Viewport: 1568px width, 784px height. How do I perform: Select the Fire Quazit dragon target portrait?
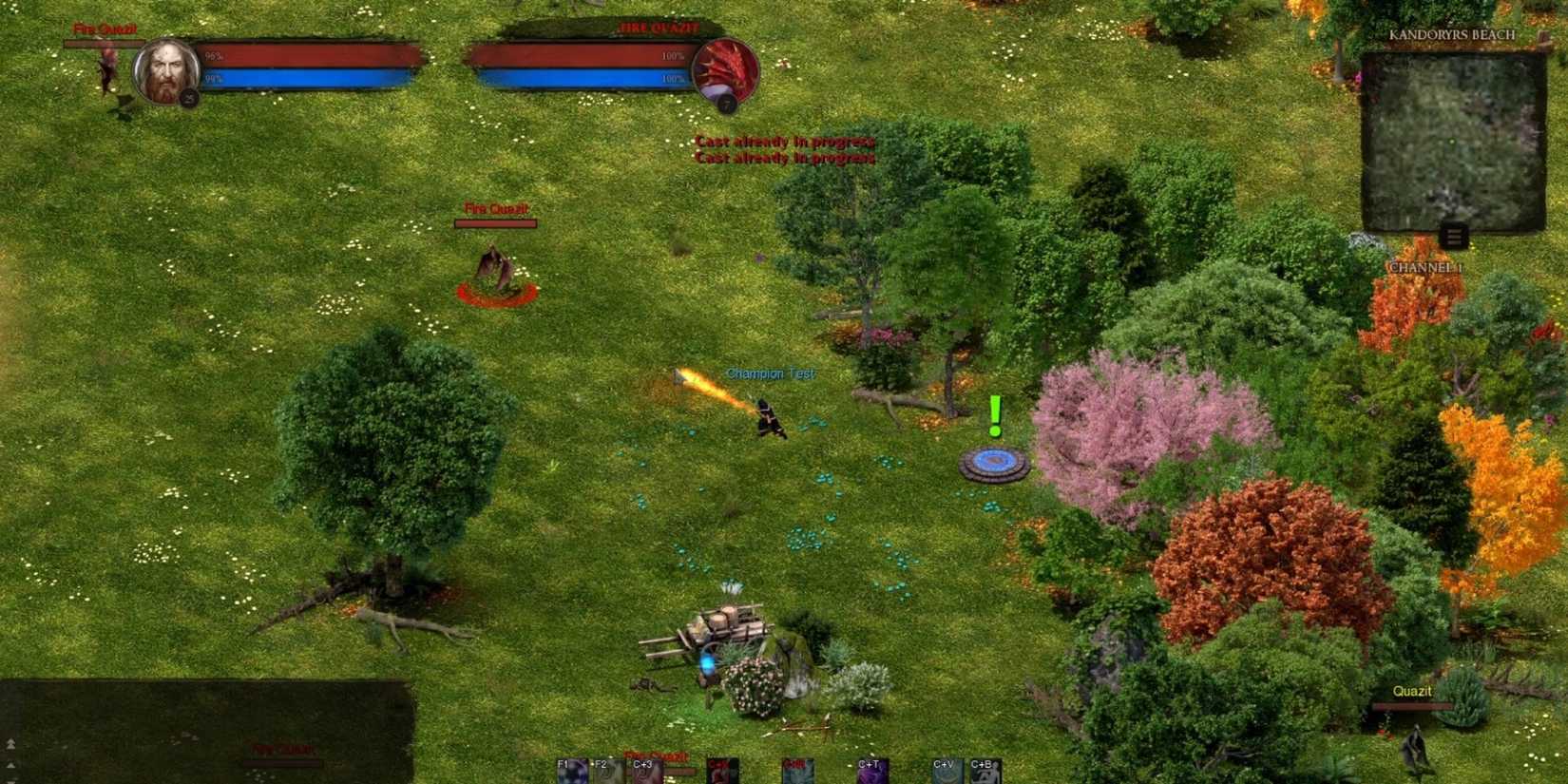pyautogui.click(x=726, y=69)
